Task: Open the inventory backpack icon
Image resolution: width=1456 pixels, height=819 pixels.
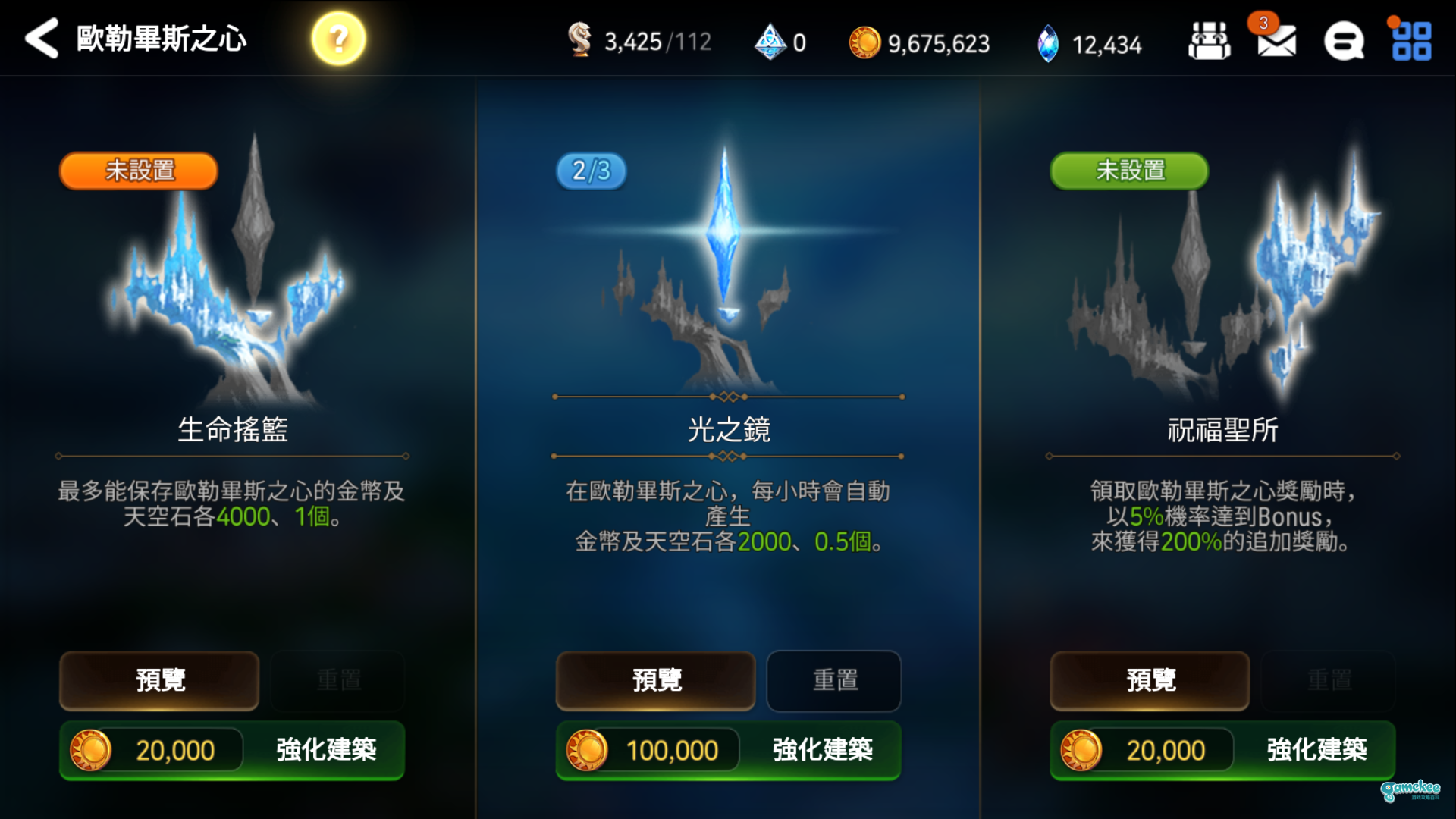Action: [x=1209, y=39]
